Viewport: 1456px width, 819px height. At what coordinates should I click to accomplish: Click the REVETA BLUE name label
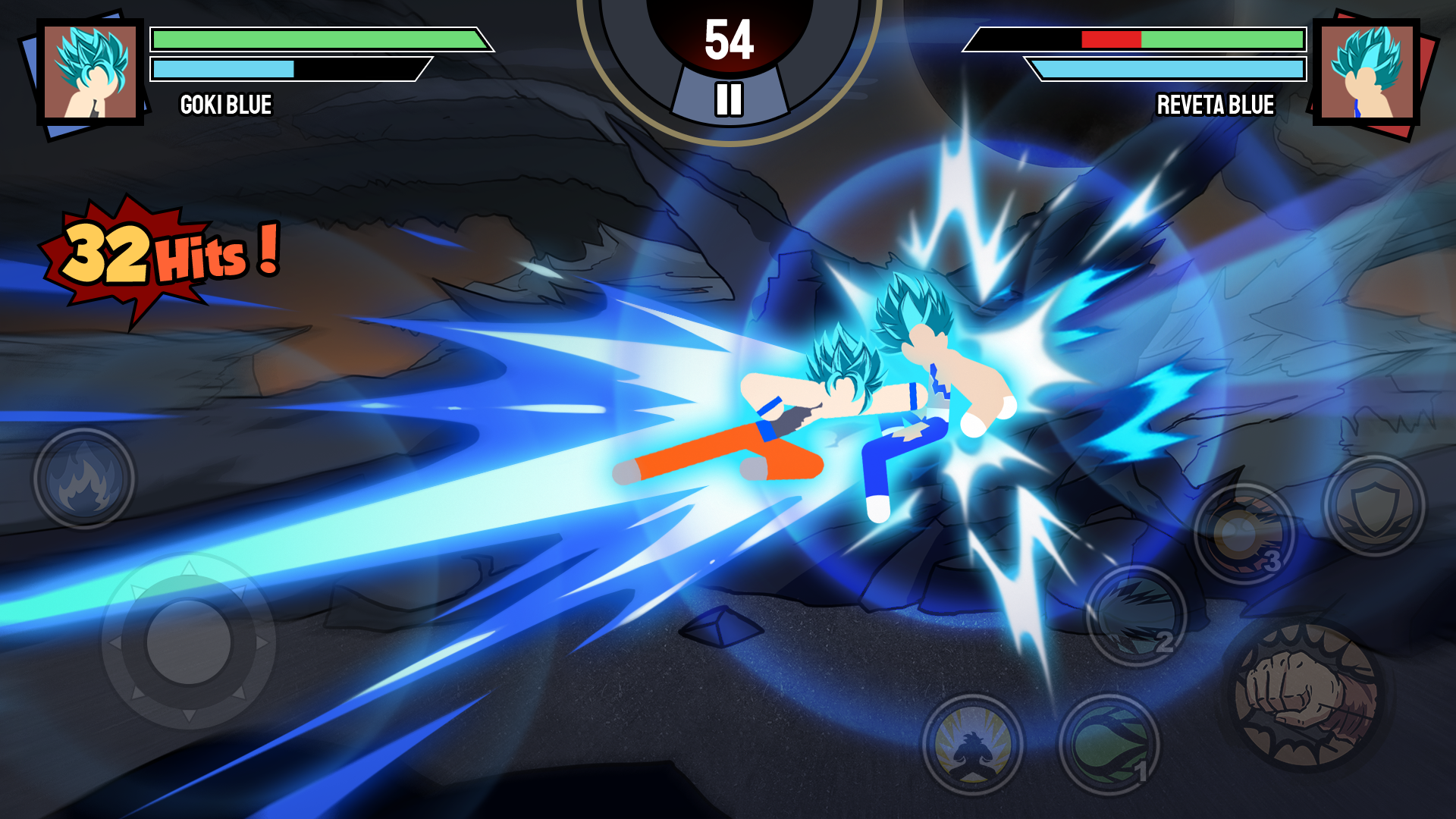[1215, 105]
